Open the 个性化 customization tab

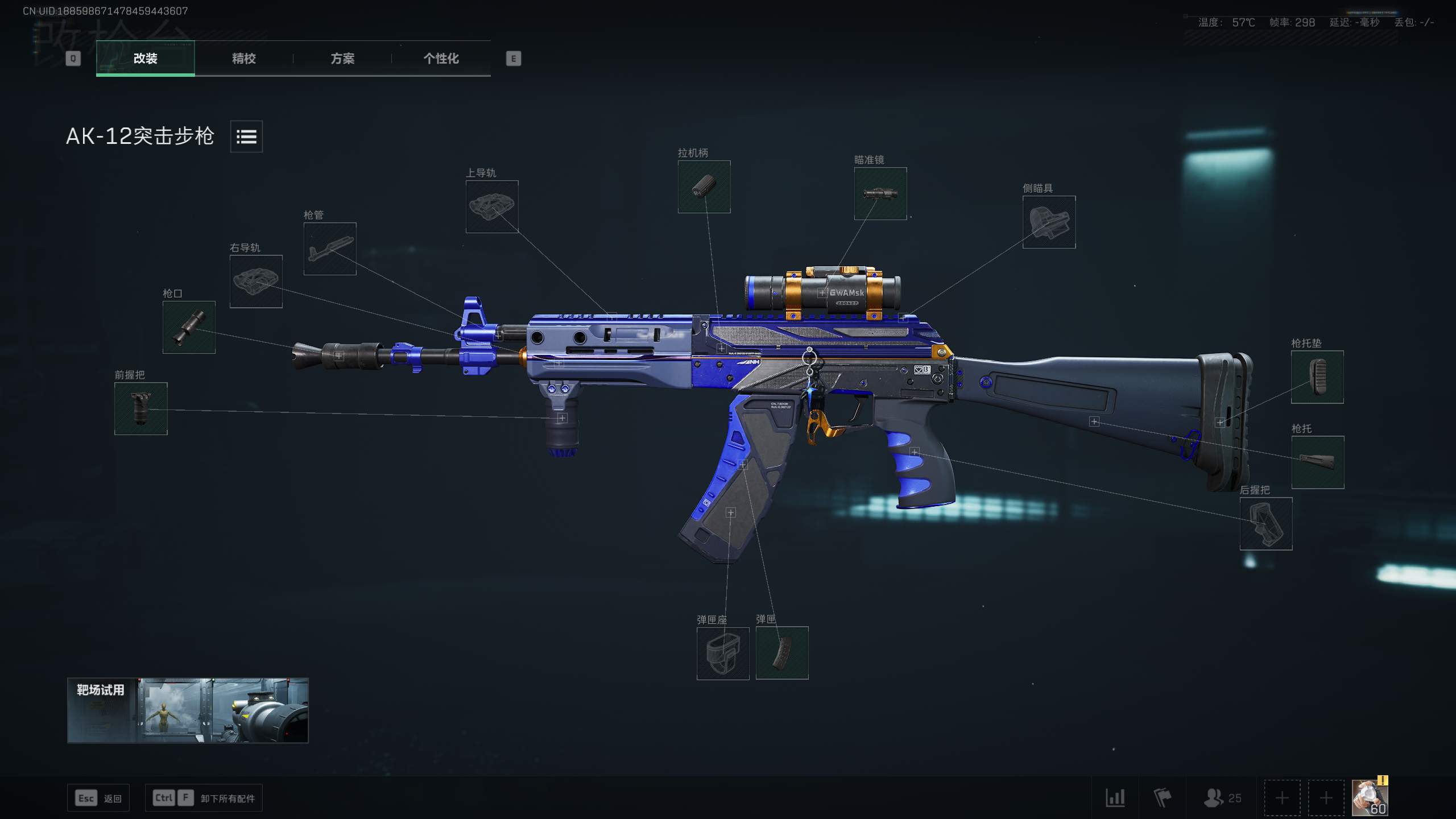pyautogui.click(x=441, y=59)
